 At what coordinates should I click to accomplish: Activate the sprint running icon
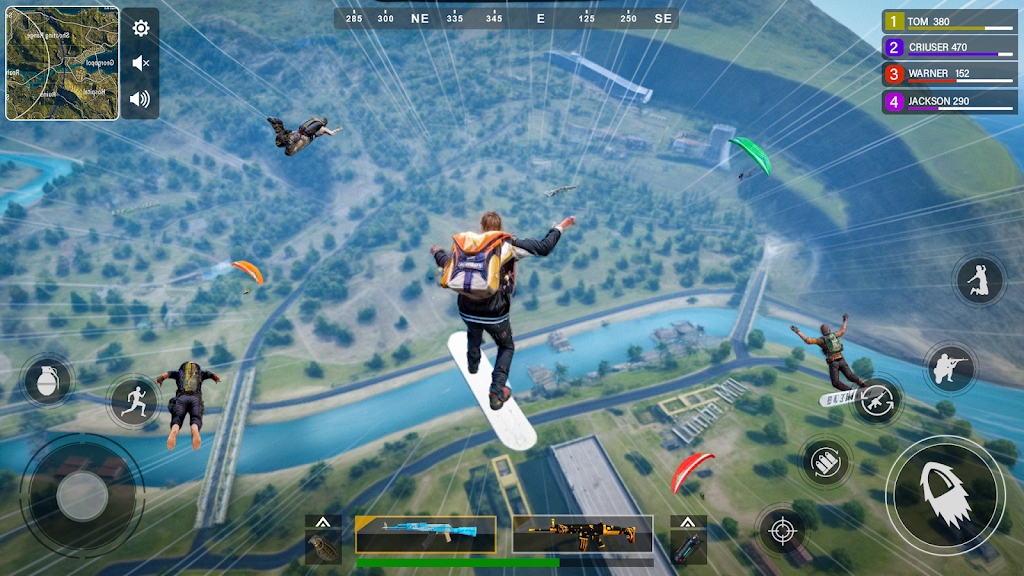[134, 402]
